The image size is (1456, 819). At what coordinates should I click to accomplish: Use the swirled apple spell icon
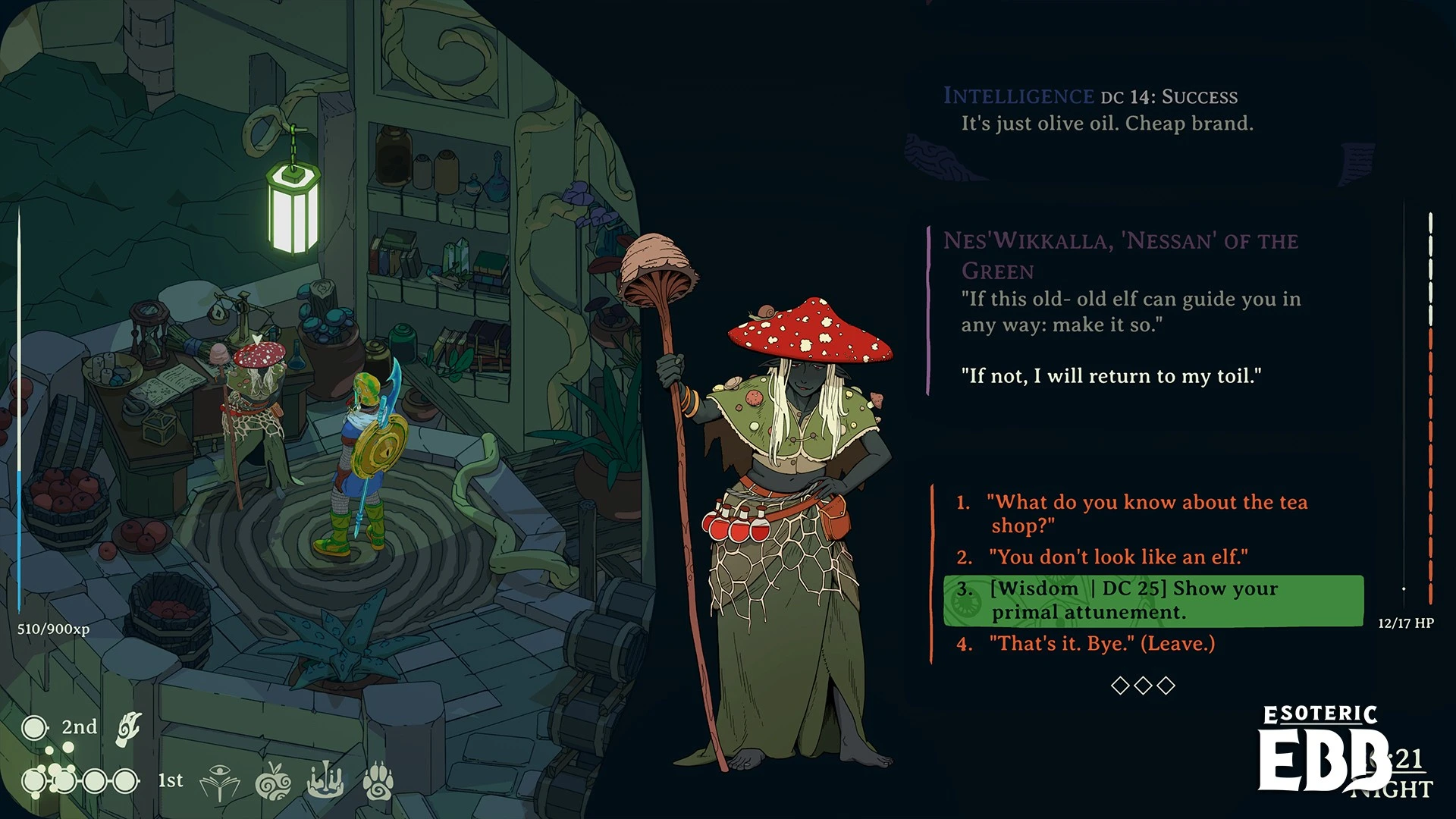273,783
